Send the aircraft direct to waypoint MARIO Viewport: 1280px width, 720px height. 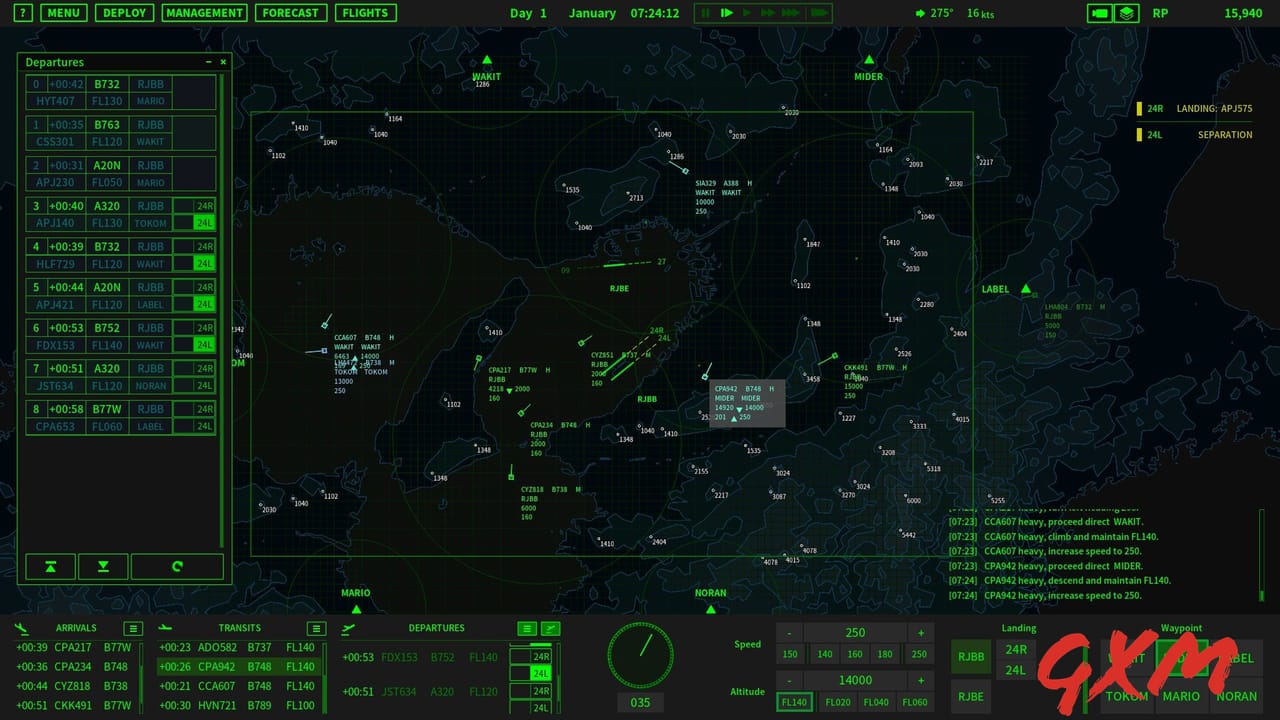coord(1181,696)
